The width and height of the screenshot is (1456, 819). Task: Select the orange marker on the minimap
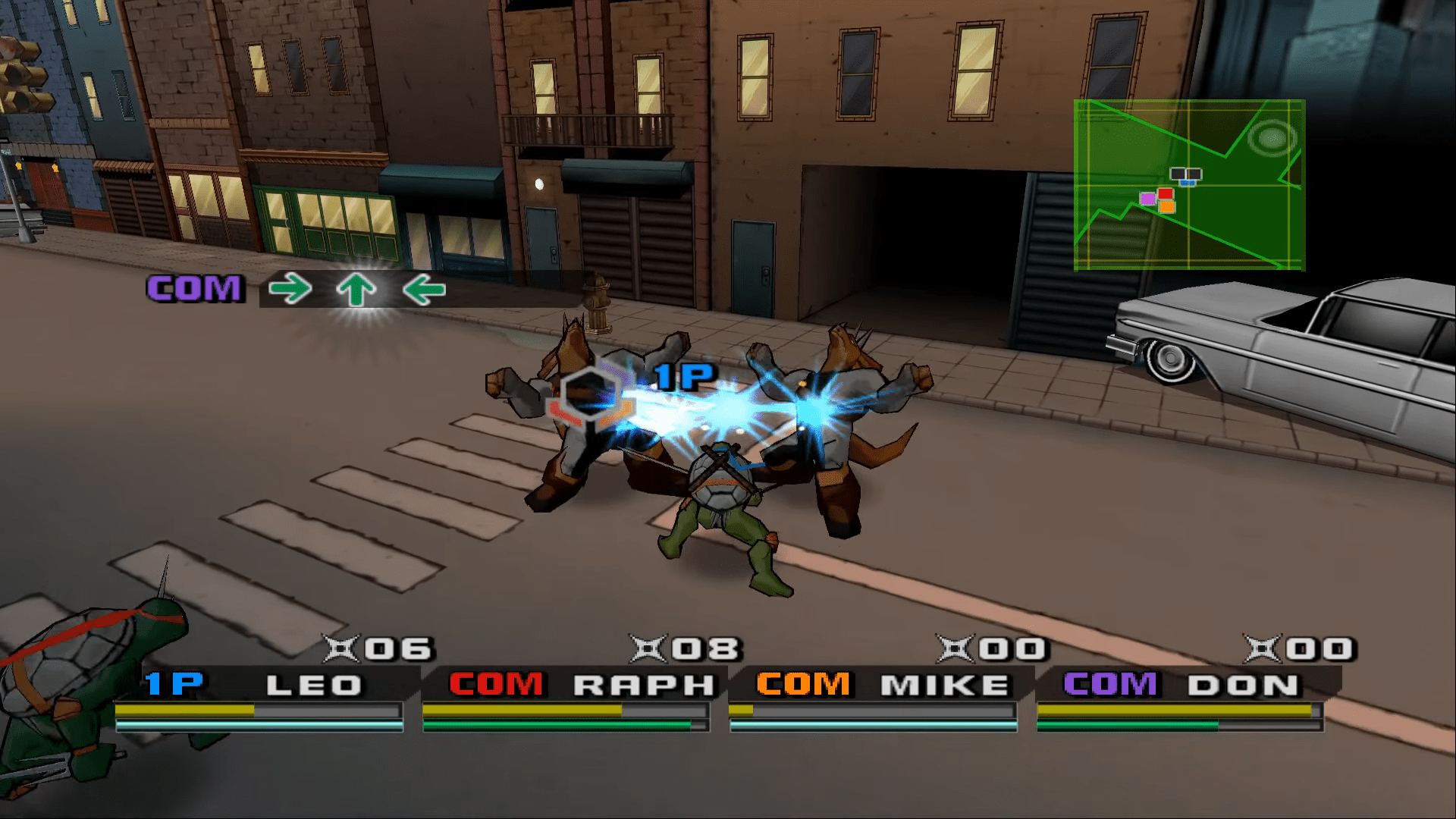[1166, 206]
